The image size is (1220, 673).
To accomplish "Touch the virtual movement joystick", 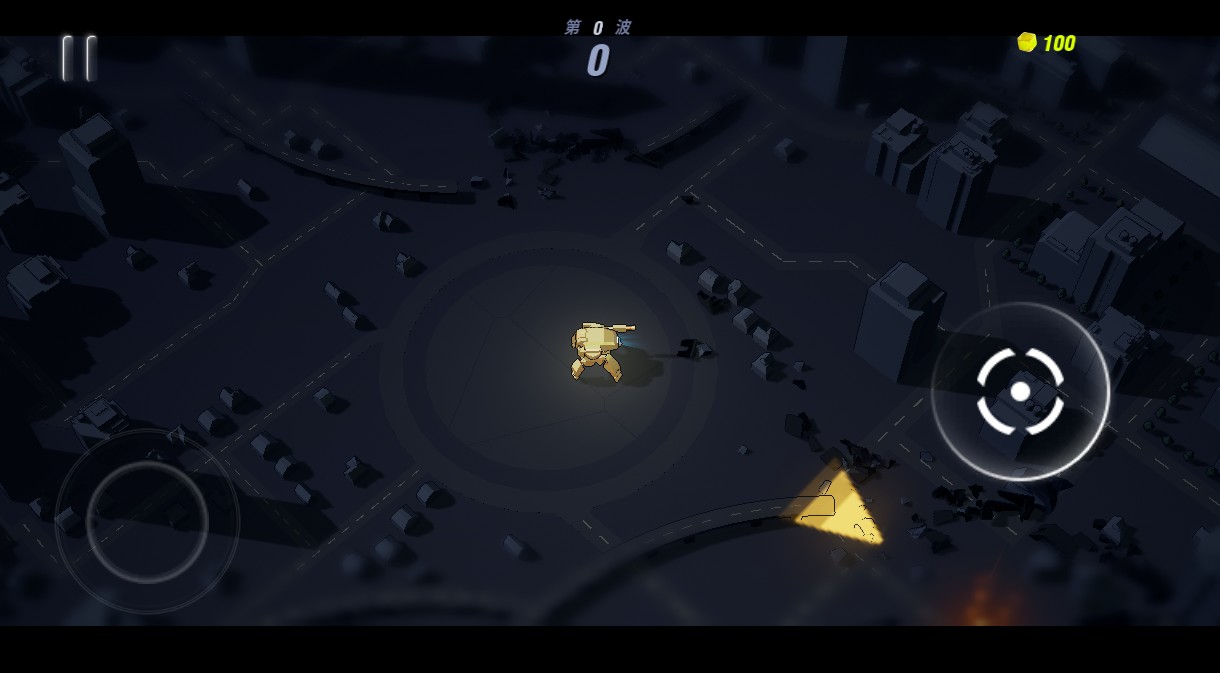I will (147, 521).
